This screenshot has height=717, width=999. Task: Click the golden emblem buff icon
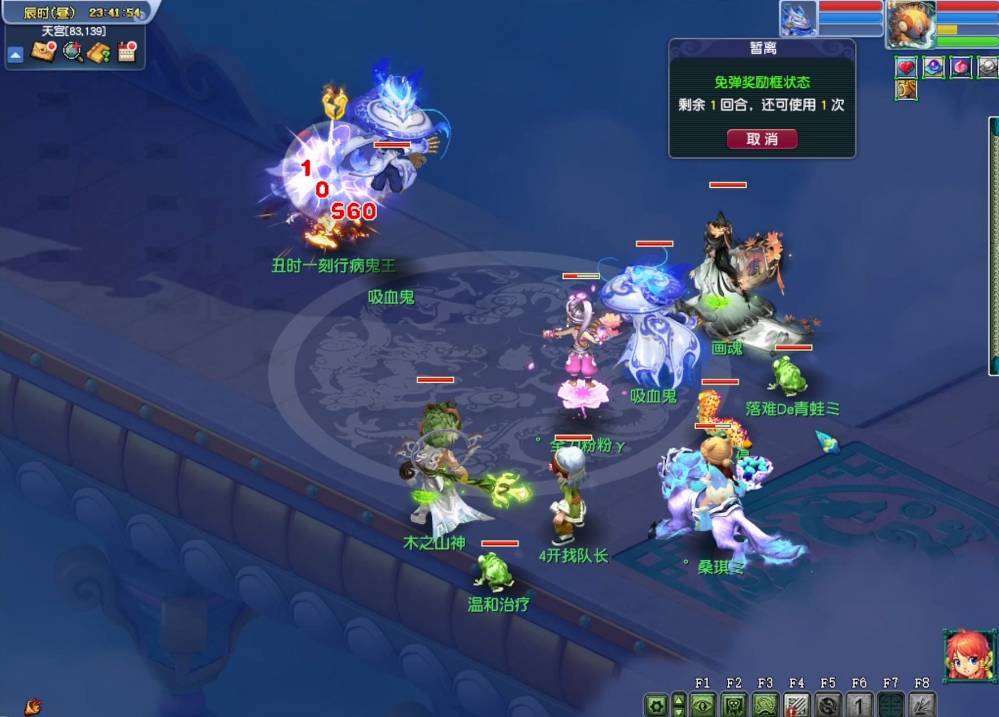[x=906, y=90]
